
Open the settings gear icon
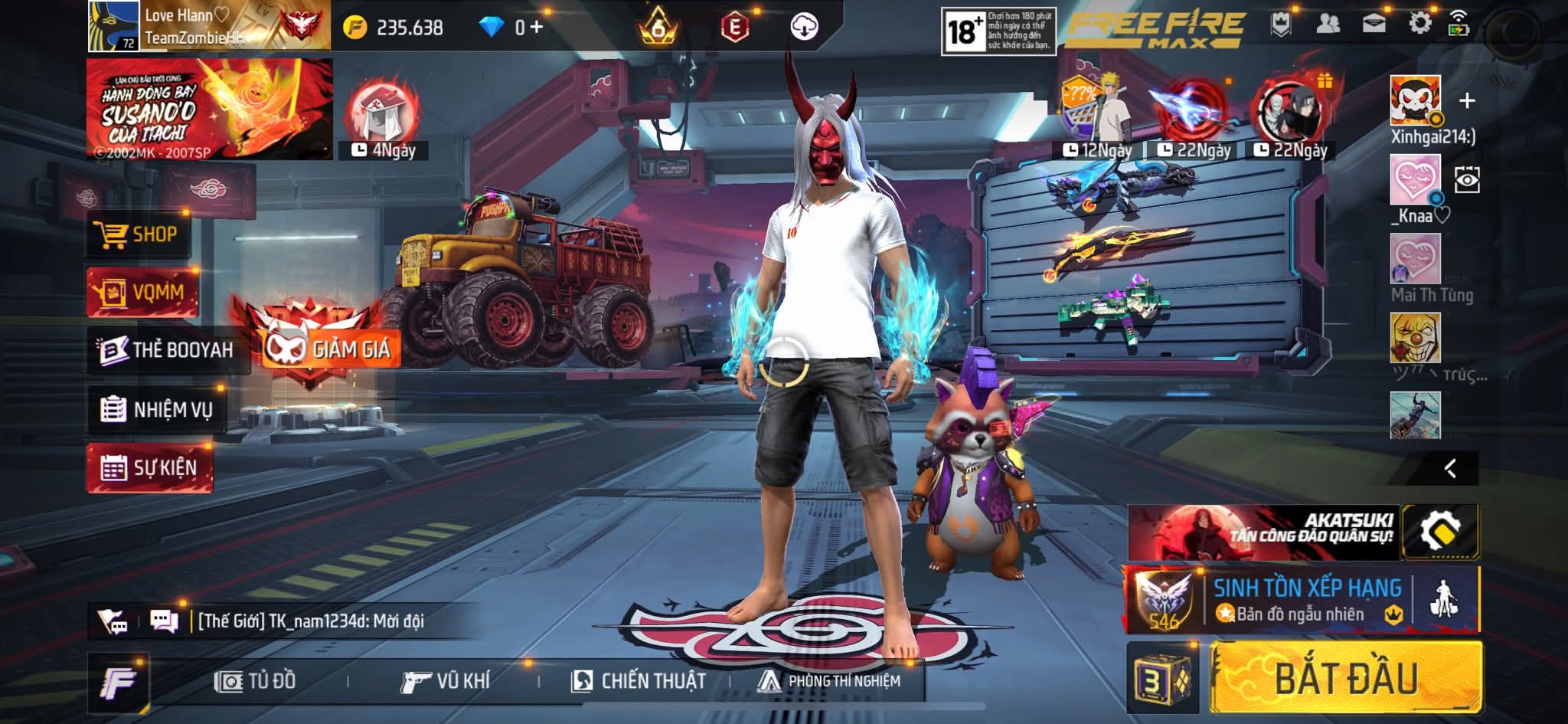point(1419,24)
